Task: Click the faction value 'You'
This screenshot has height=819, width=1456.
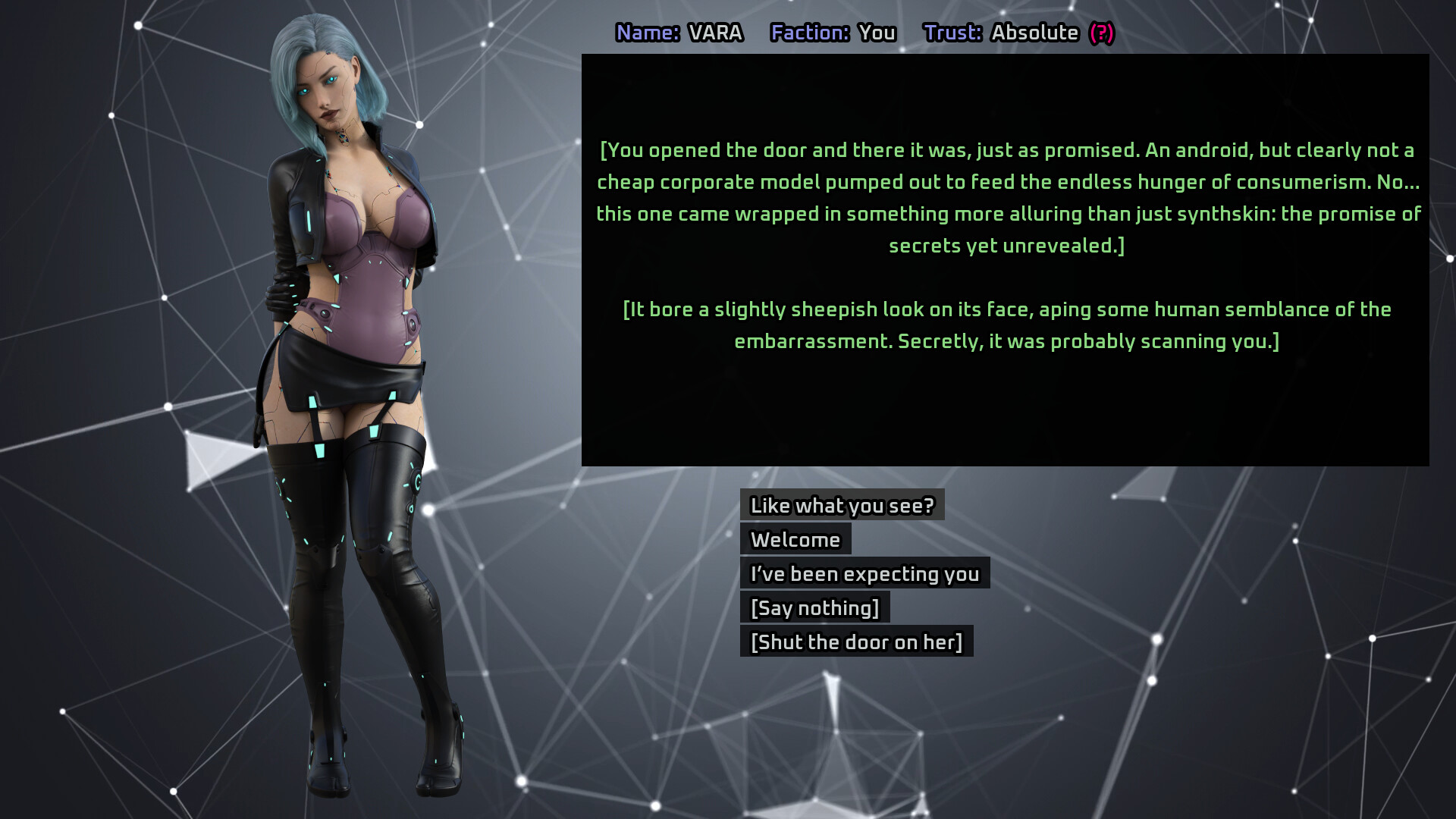Action: click(x=876, y=33)
